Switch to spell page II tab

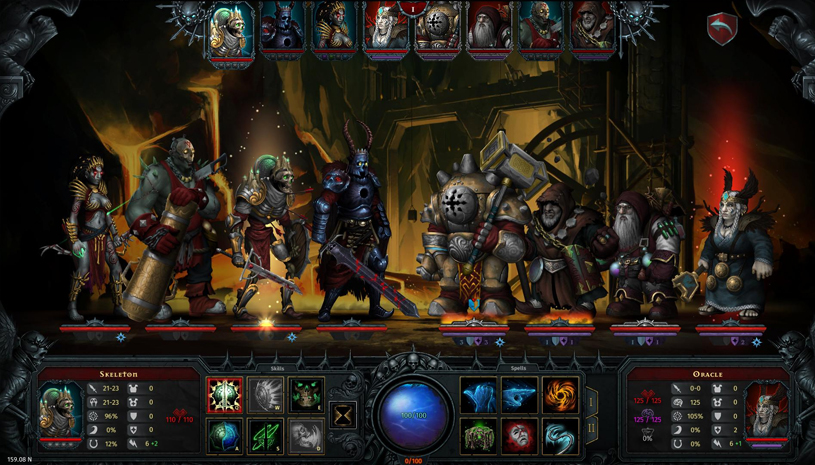[591, 428]
